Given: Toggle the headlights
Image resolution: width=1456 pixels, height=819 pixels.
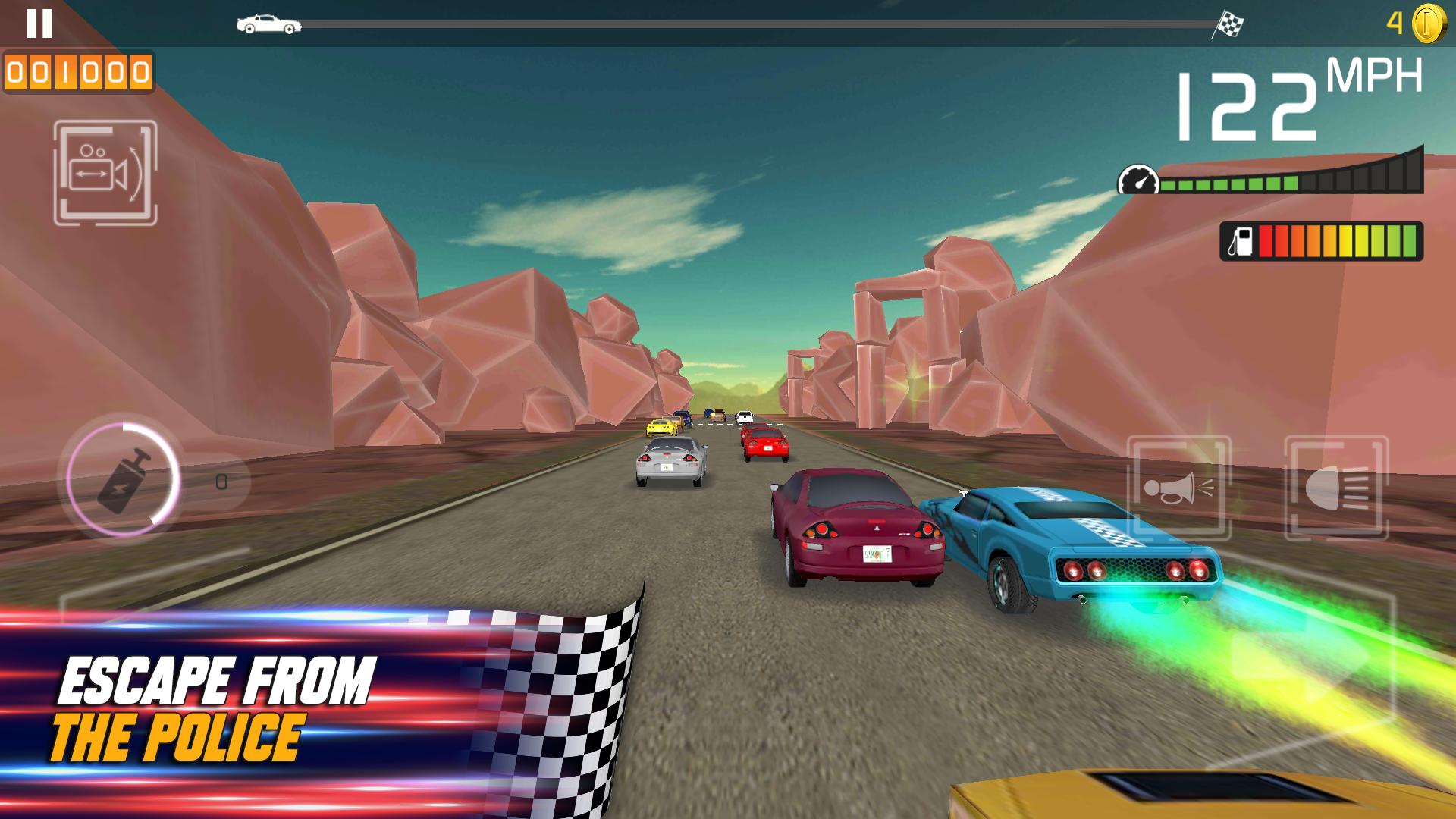Looking at the screenshot, I should (1336, 488).
